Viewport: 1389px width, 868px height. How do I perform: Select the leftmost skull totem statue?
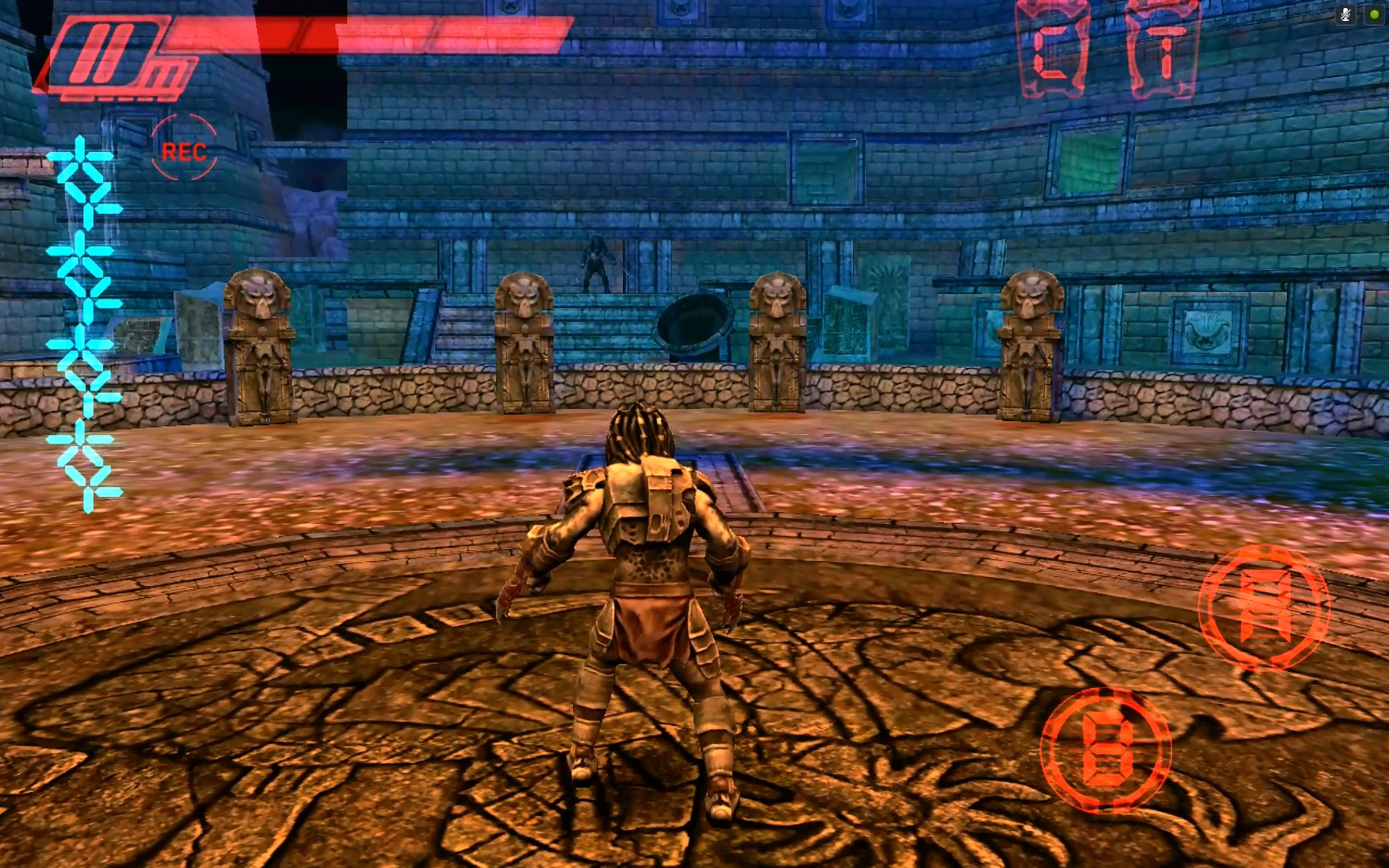(261, 346)
